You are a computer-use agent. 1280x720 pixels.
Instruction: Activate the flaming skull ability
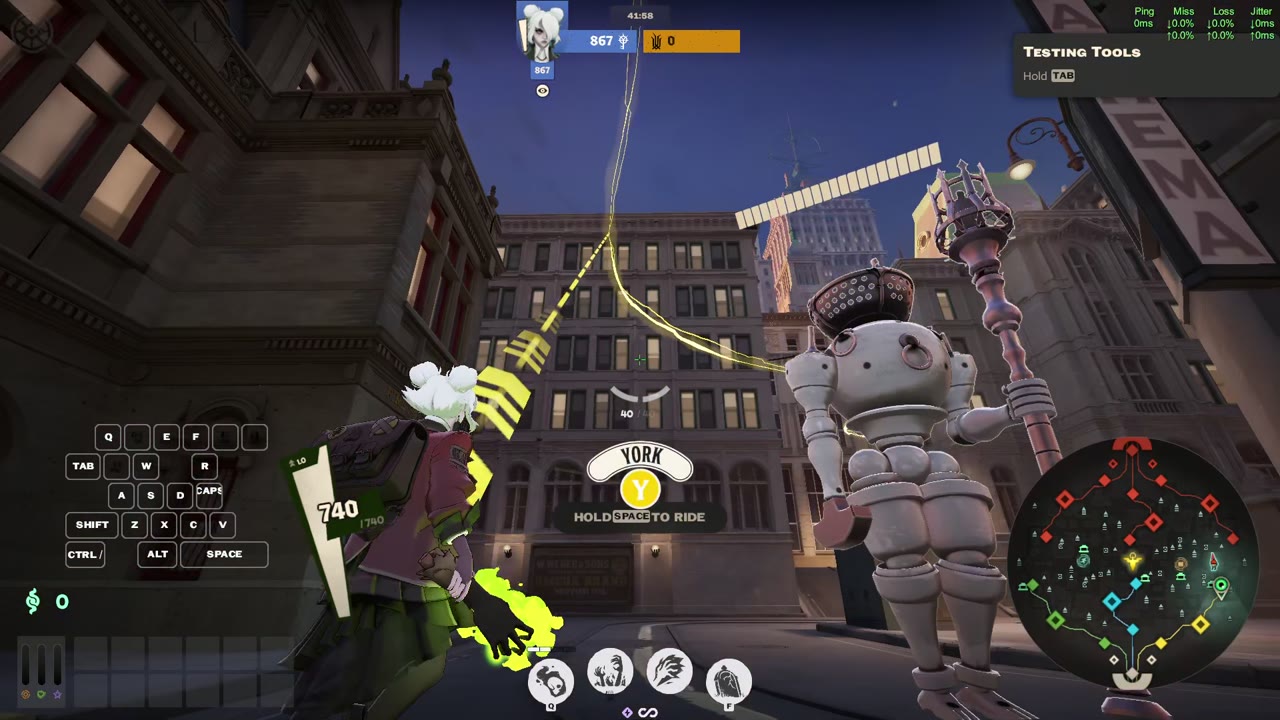tap(550, 681)
